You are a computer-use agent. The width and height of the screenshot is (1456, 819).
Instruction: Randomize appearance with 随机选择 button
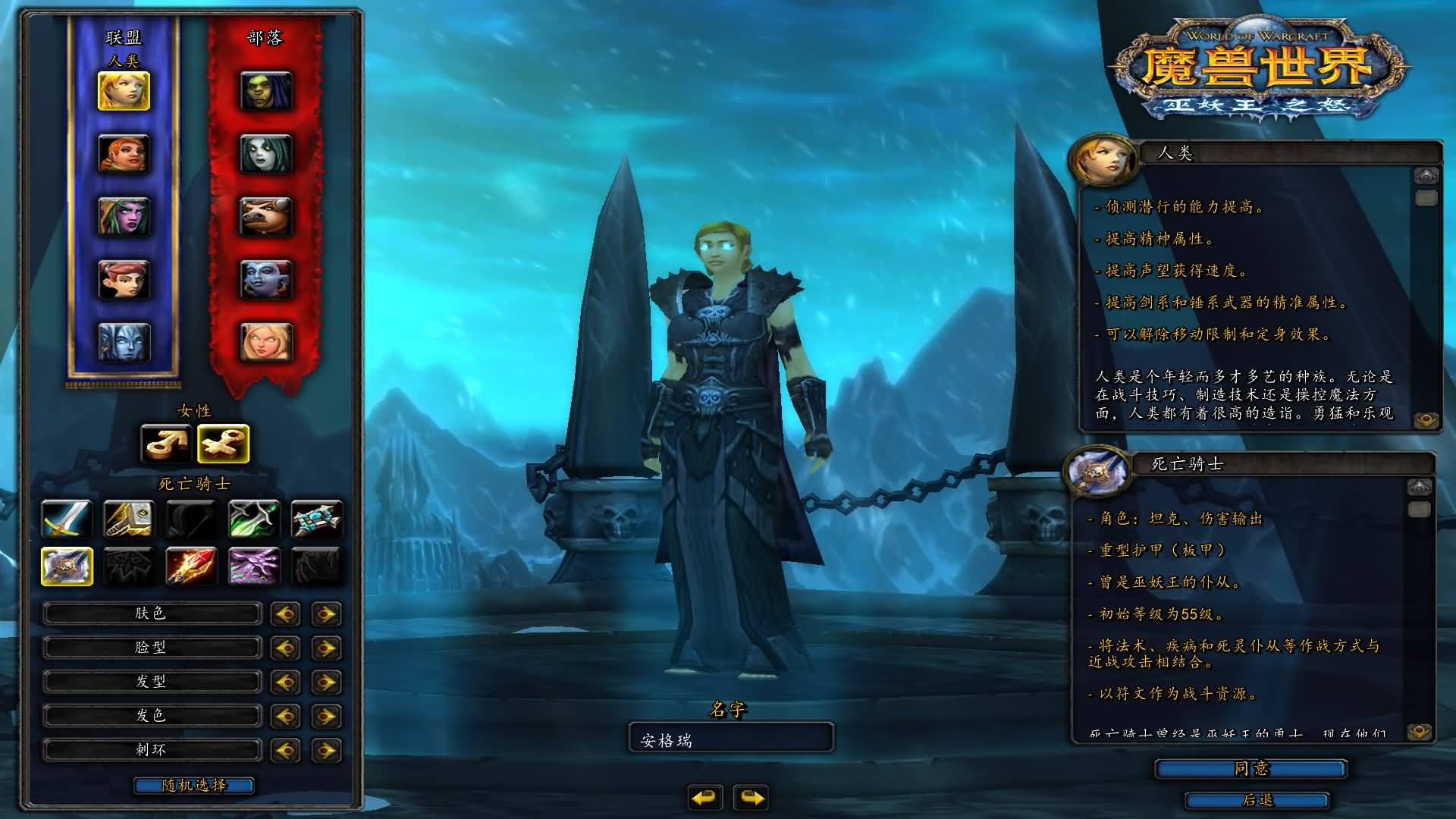pos(194,786)
